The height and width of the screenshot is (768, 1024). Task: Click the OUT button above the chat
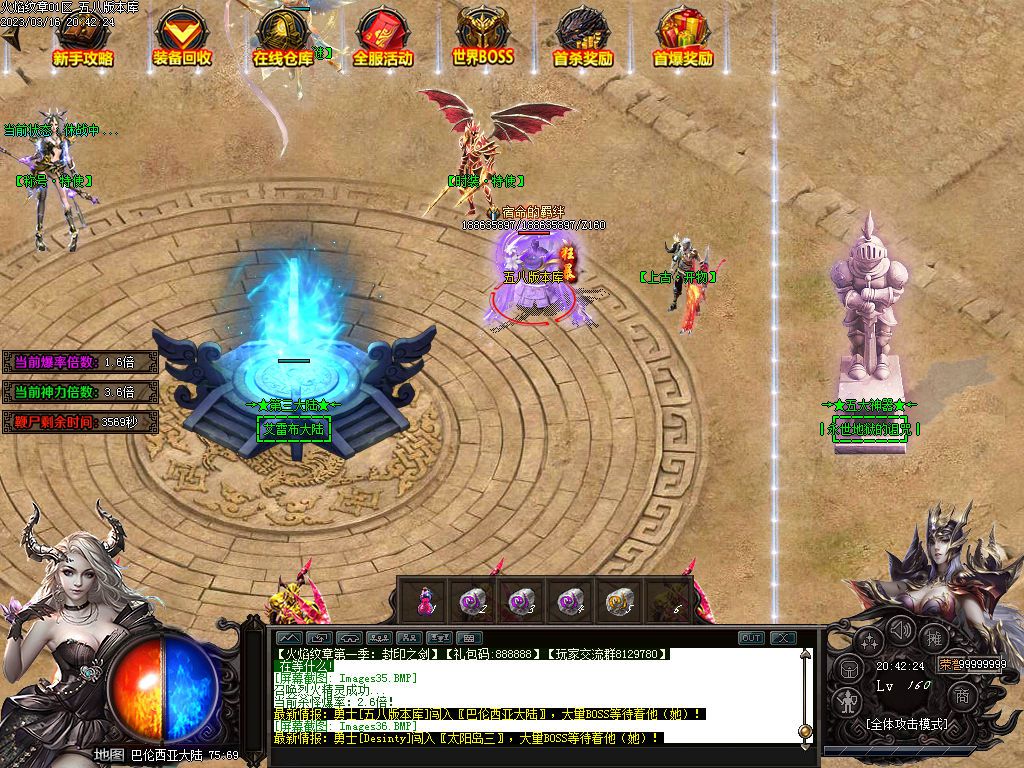click(x=751, y=638)
